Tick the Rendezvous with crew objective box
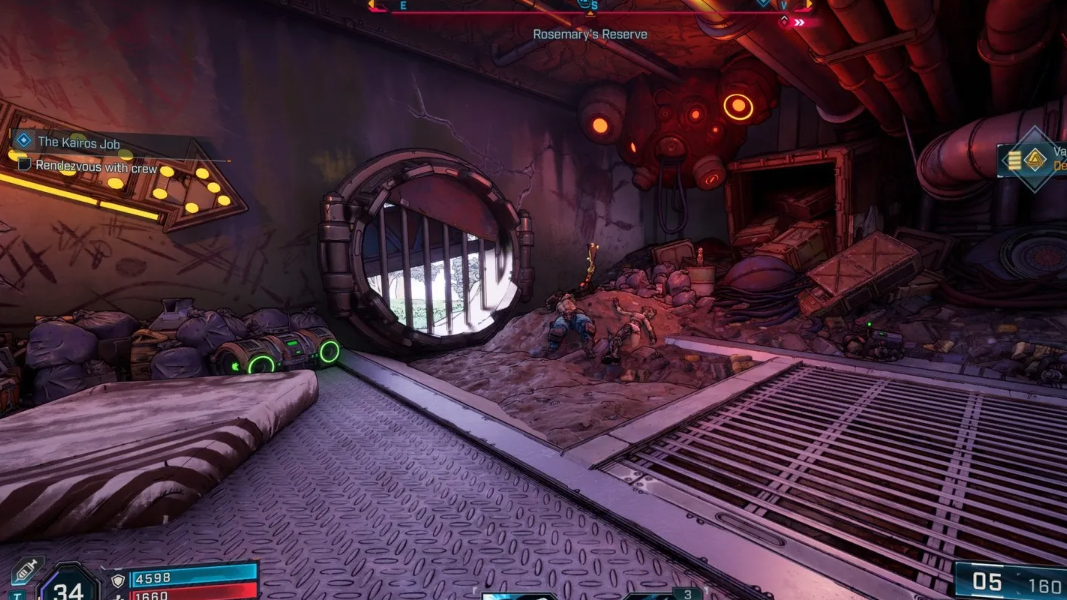This screenshot has height=600, width=1067. [x=26, y=165]
